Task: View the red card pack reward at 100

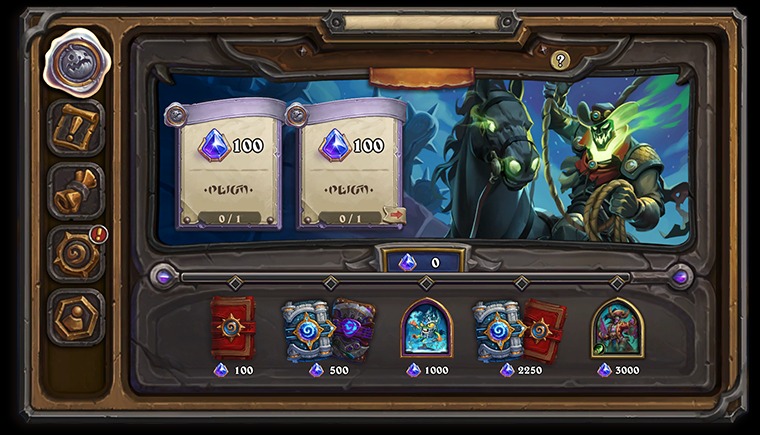Action: pyautogui.click(x=233, y=328)
